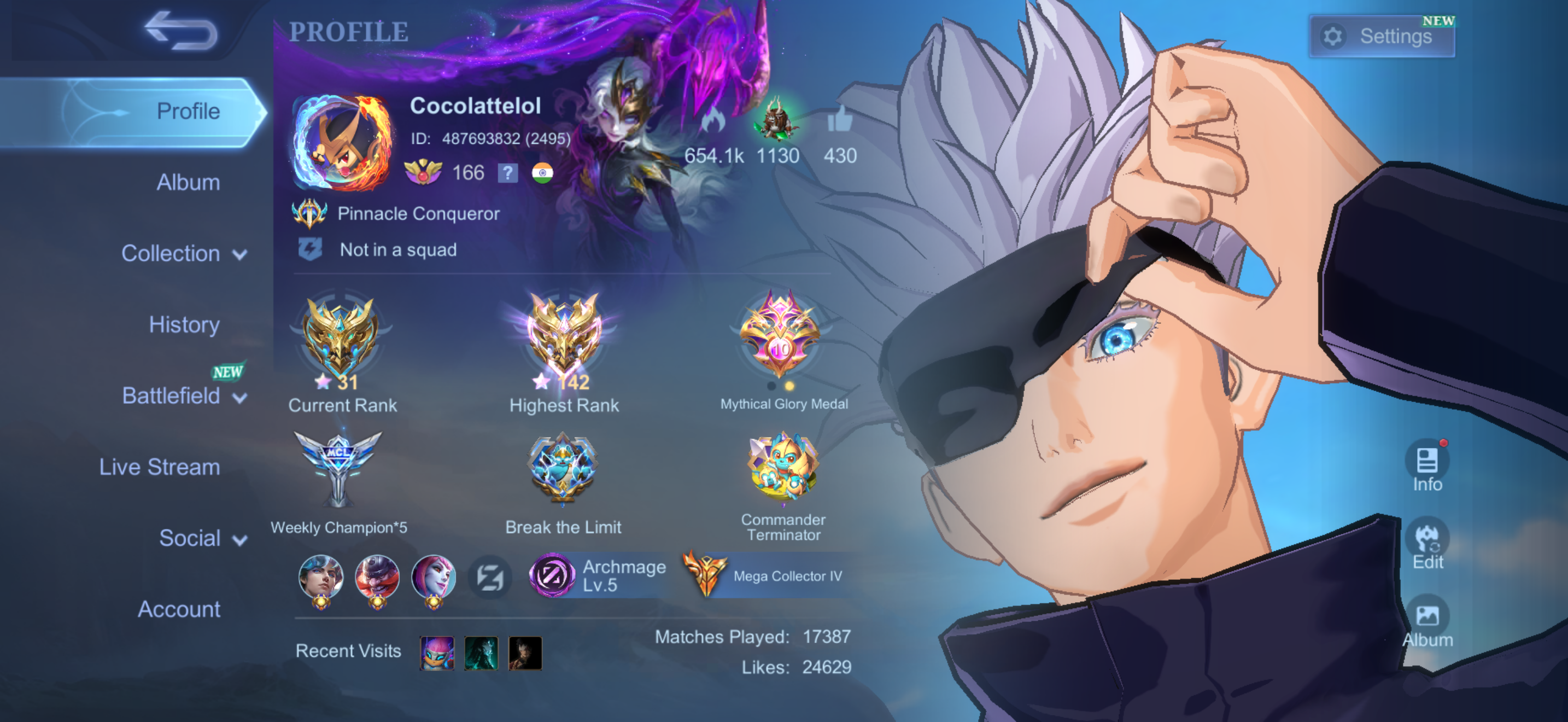Expand the Battlefield section

pyautogui.click(x=183, y=395)
